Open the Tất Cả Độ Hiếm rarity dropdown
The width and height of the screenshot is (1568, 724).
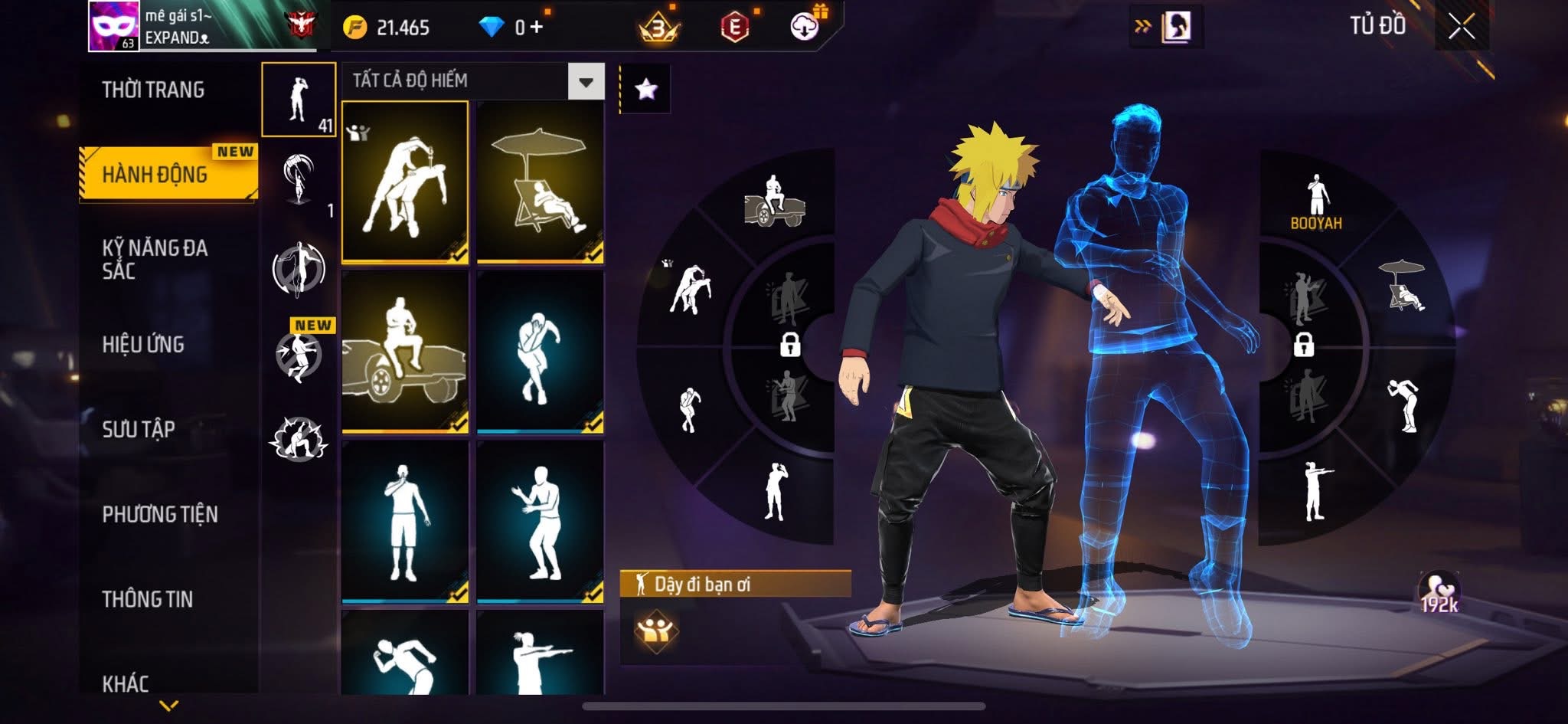(x=586, y=81)
